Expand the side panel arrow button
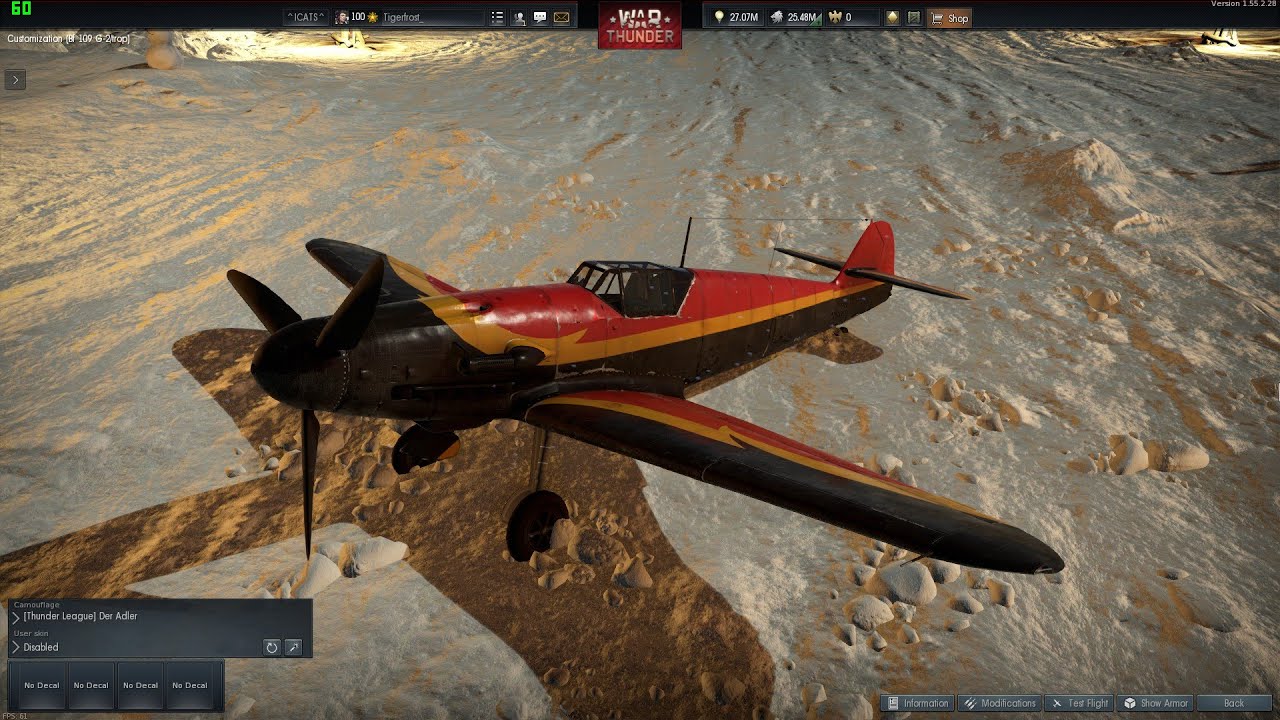 click(15, 79)
